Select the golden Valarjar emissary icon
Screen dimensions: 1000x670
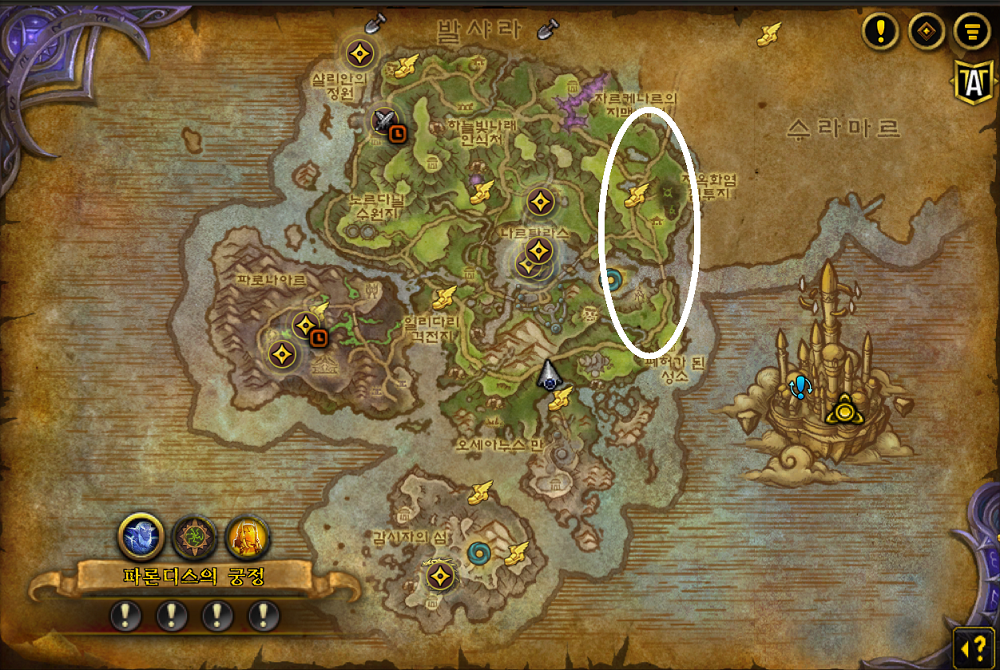pos(246,536)
